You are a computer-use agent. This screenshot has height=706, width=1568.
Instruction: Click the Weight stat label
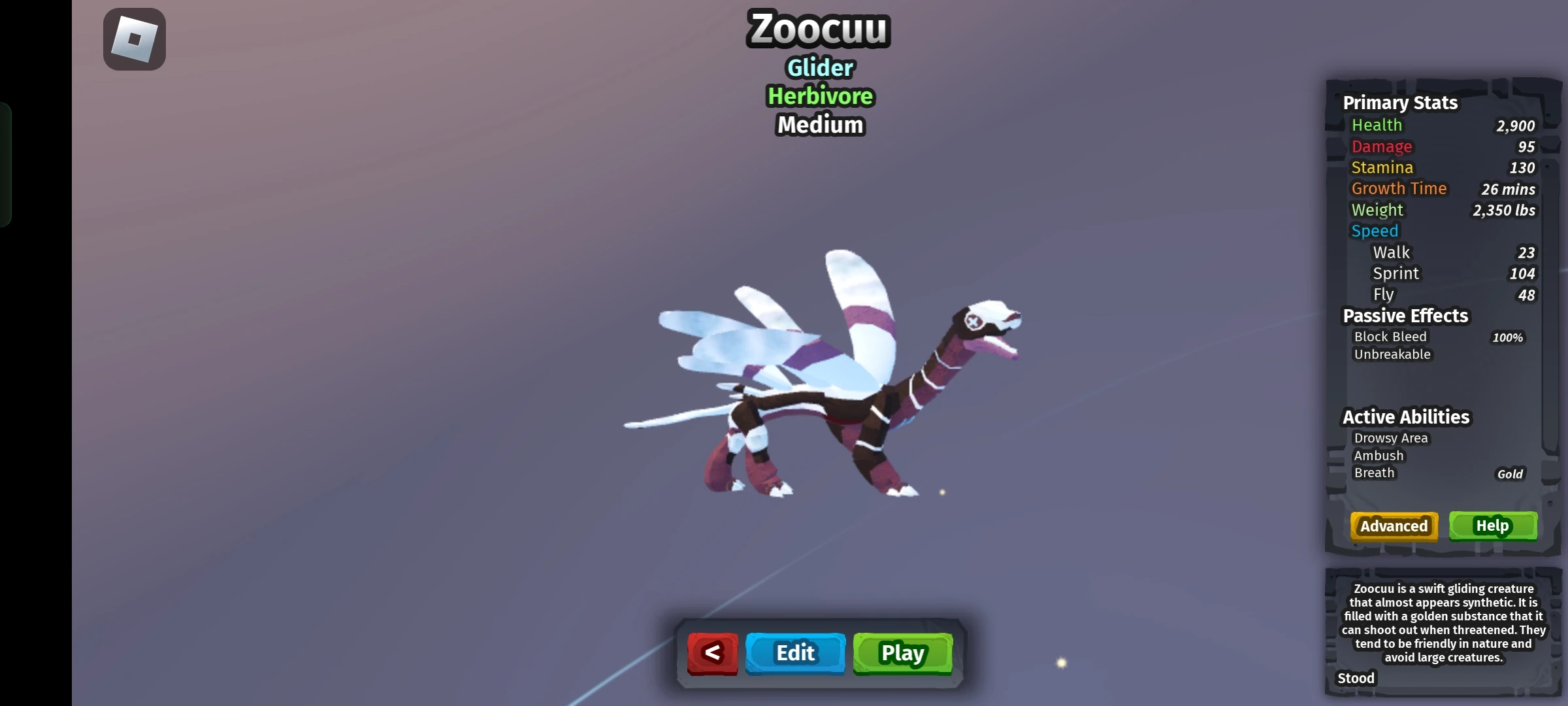point(1377,210)
